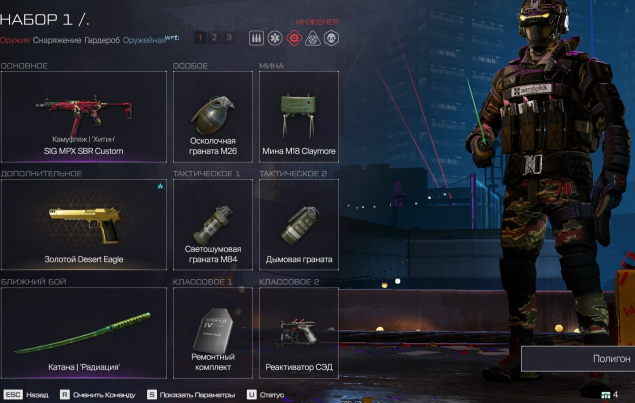Select the Осколочная граната M26 slot
The width and height of the screenshot is (635, 403).
coord(212,116)
